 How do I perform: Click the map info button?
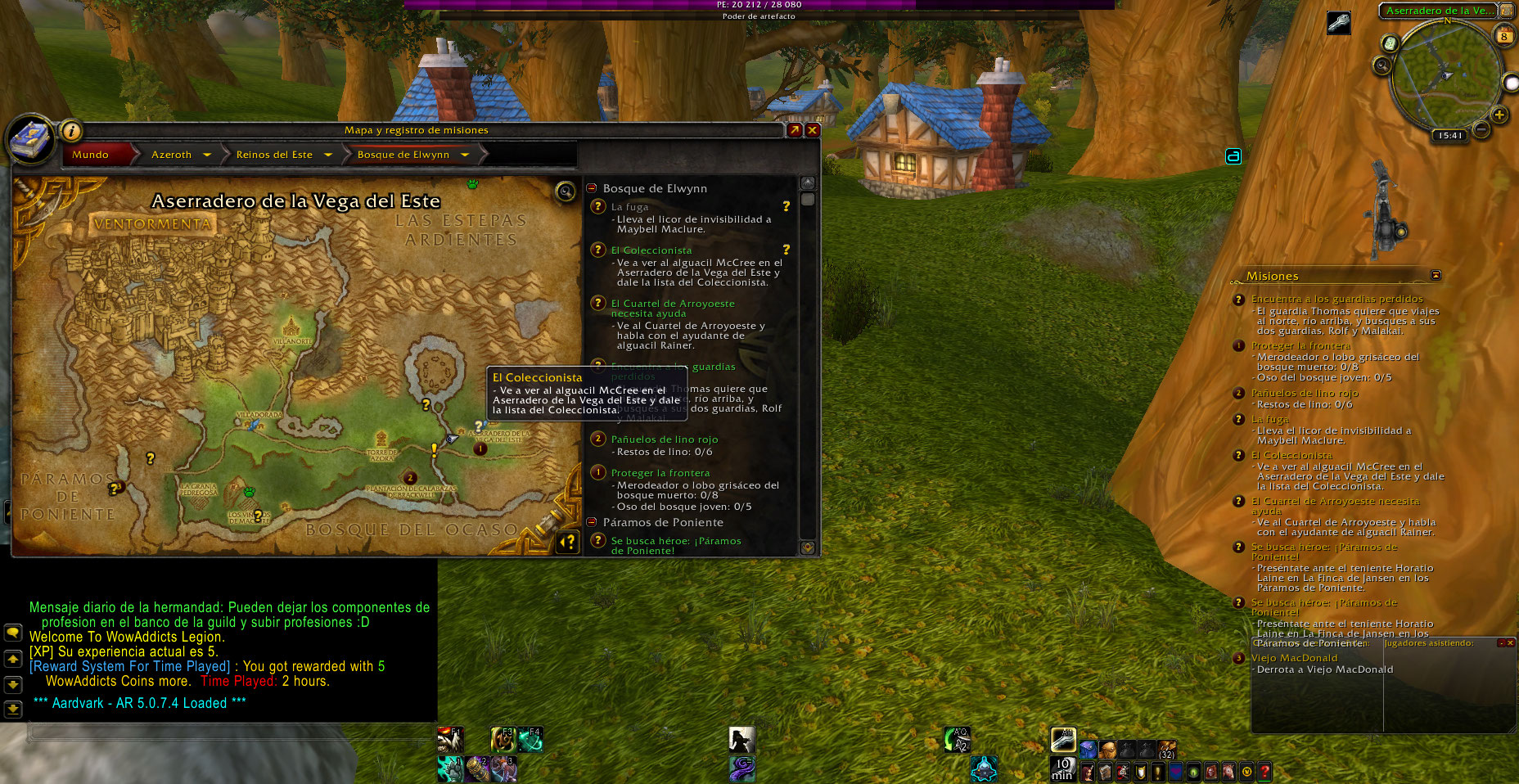pyautogui.click(x=71, y=131)
